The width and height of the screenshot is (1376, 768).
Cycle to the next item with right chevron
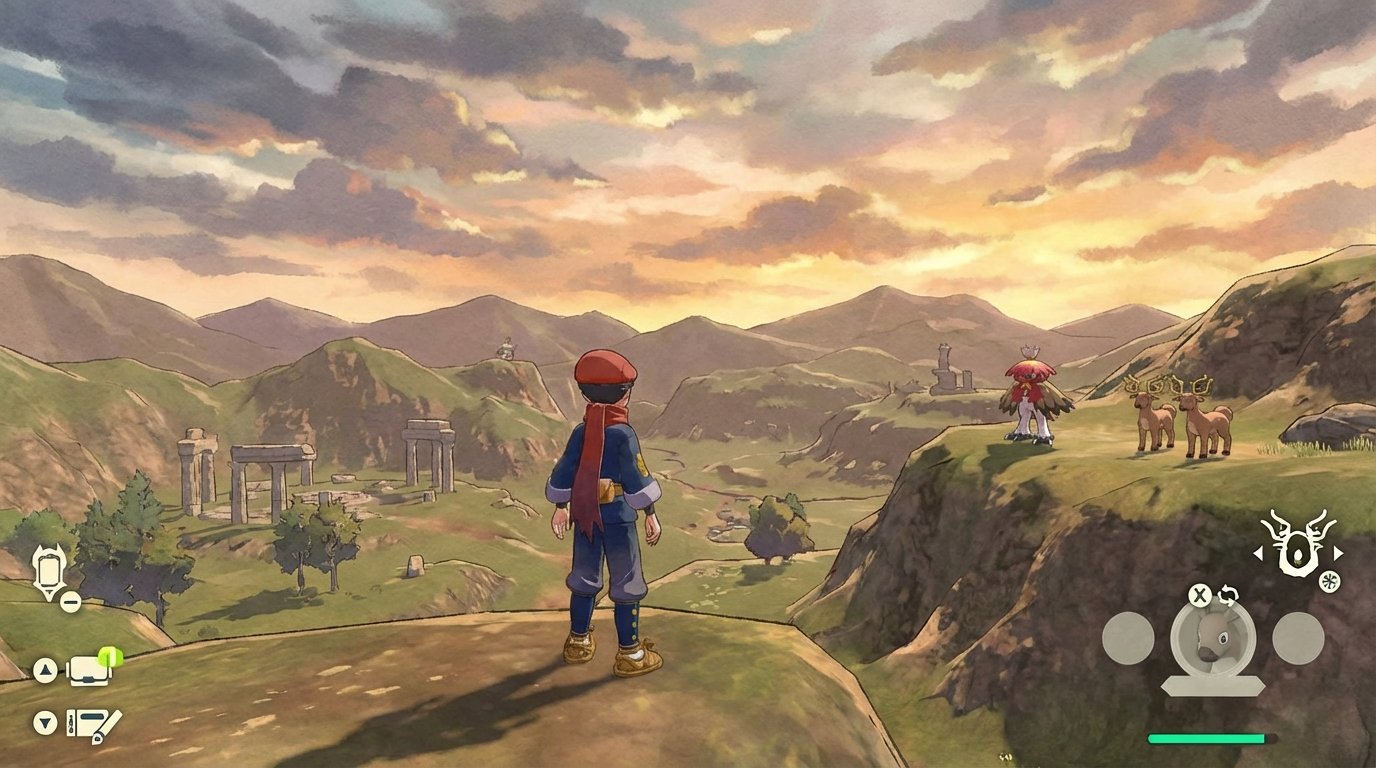(1338, 552)
